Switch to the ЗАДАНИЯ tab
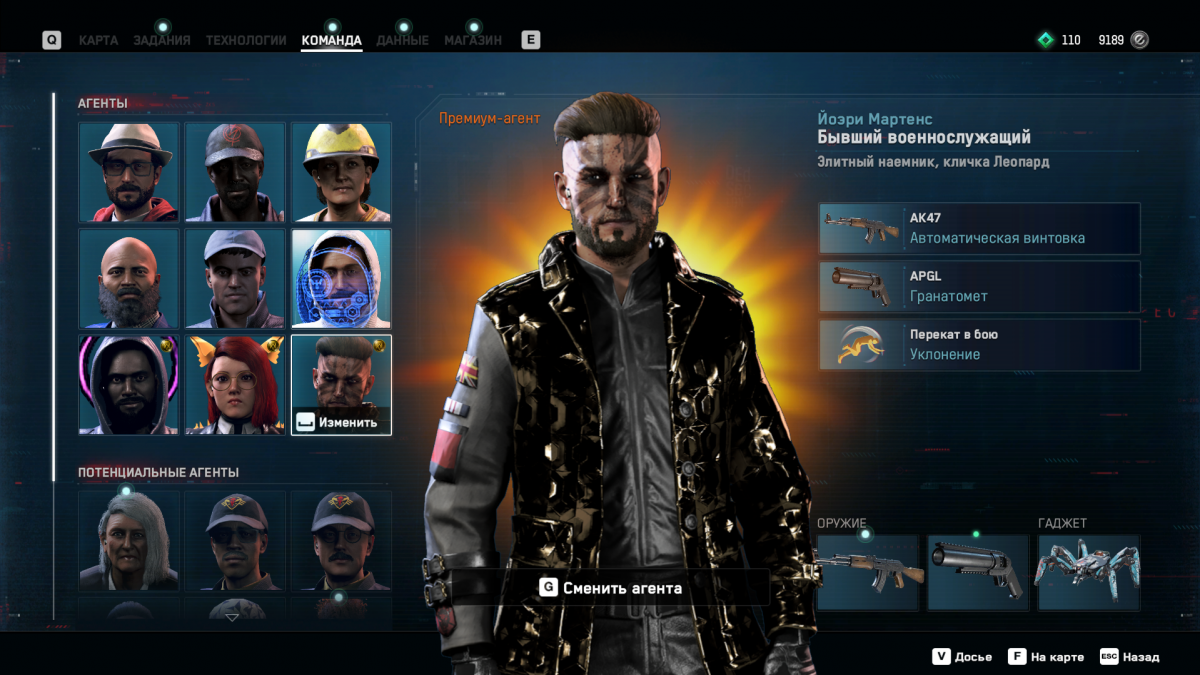 (x=162, y=41)
